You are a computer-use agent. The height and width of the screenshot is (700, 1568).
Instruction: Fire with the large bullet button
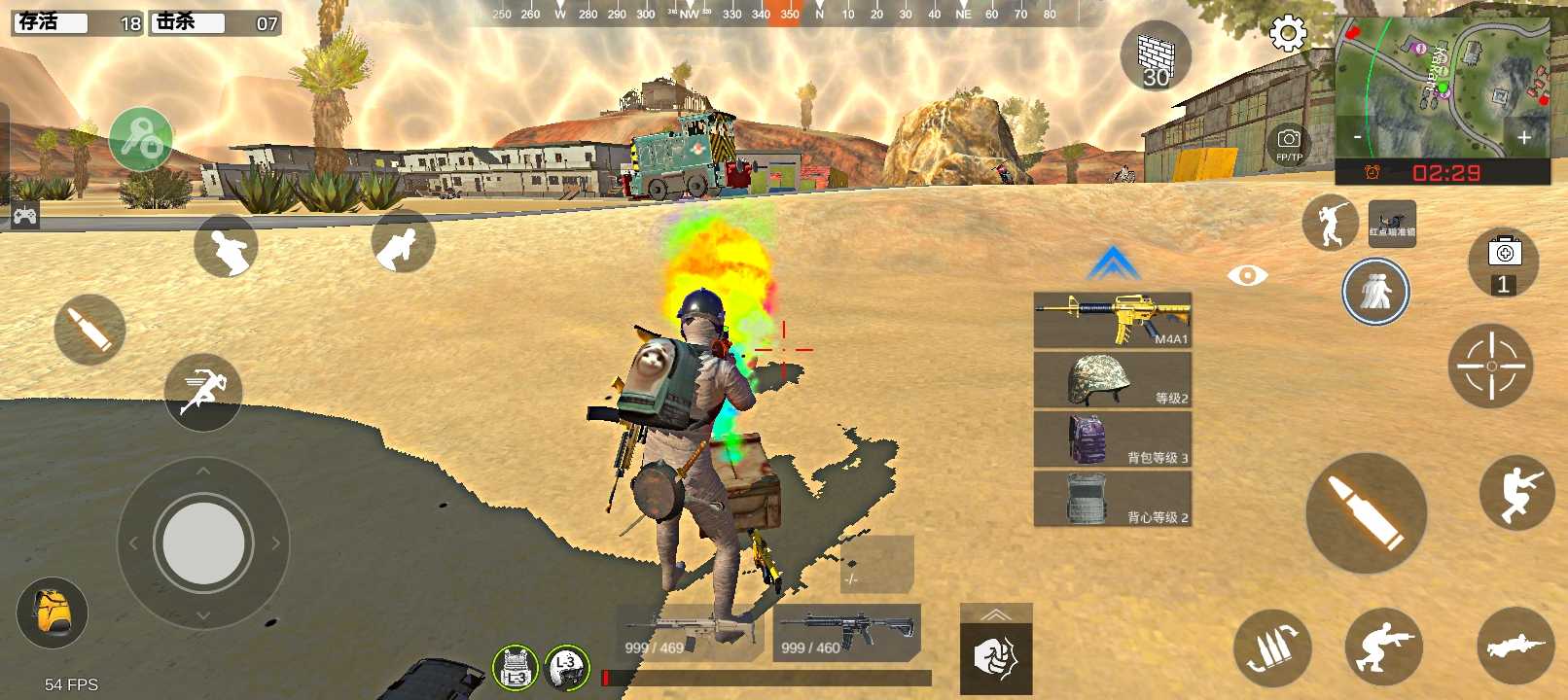pyautogui.click(x=1366, y=512)
